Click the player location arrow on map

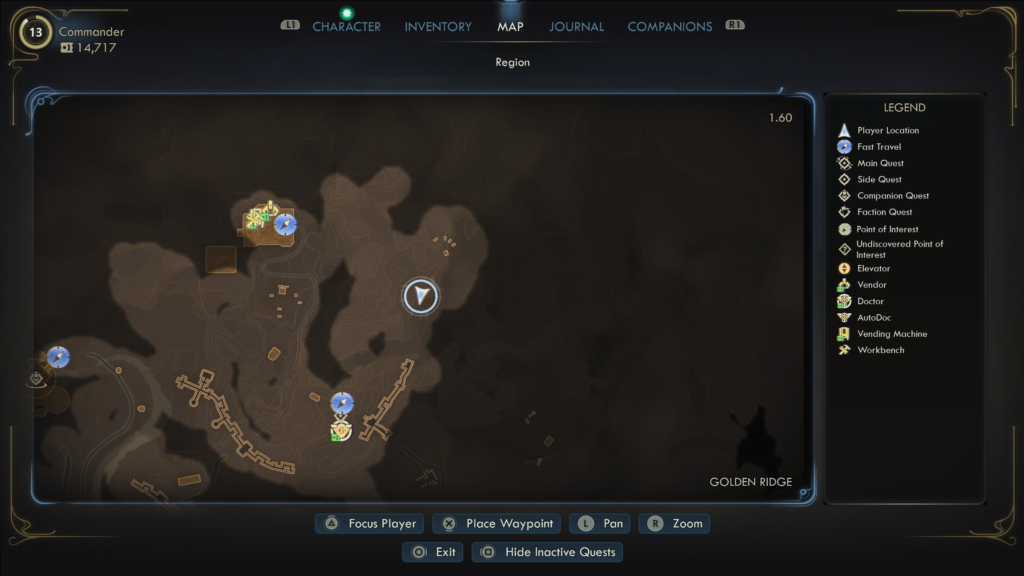[421, 296]
